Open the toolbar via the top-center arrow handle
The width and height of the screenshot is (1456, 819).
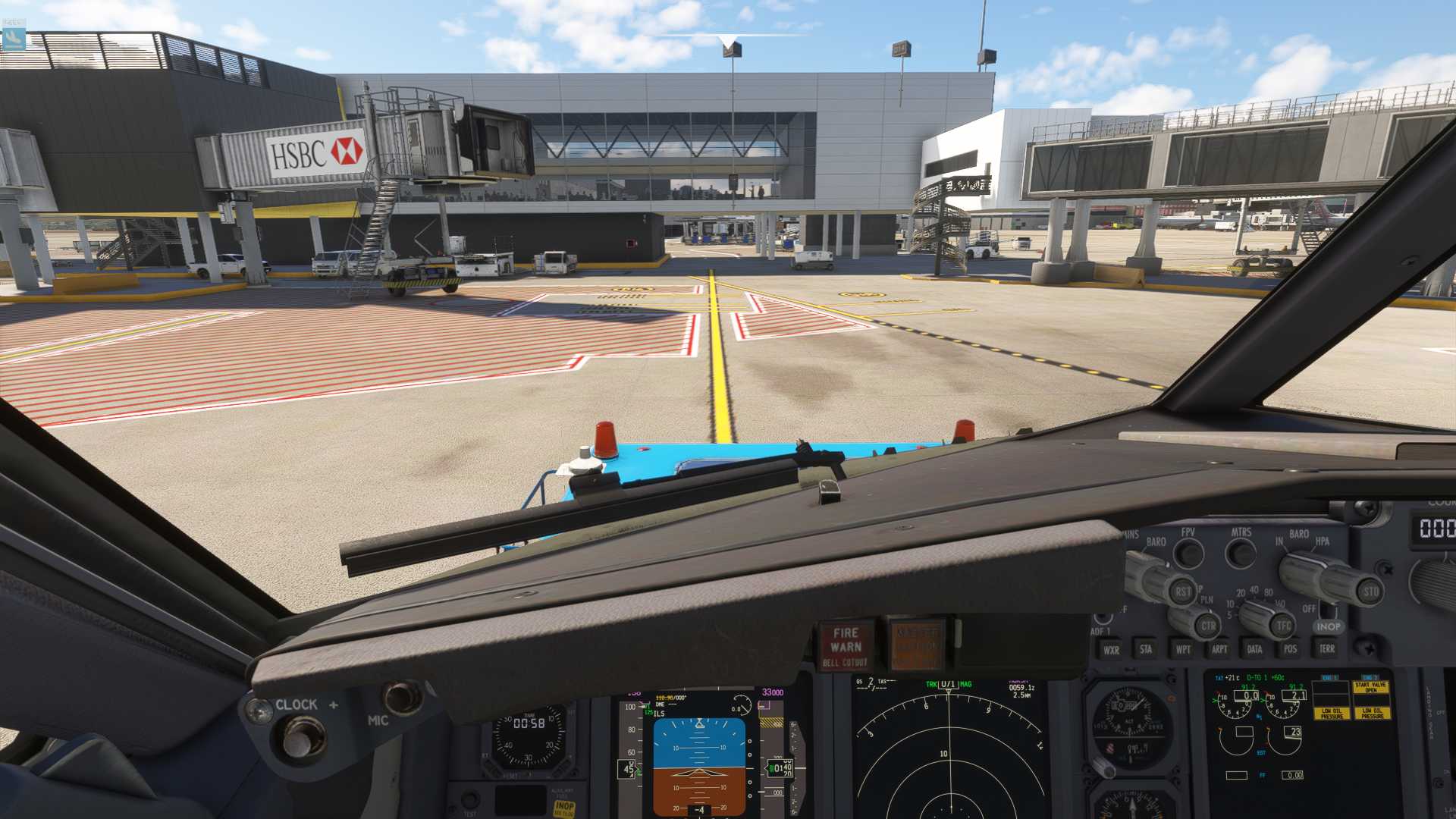[x=728, y=39]
